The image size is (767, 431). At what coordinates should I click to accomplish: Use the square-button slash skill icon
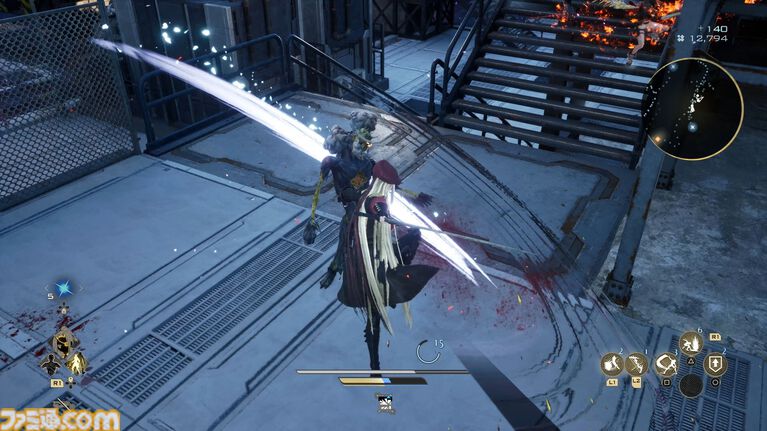(x=666, y=365)
